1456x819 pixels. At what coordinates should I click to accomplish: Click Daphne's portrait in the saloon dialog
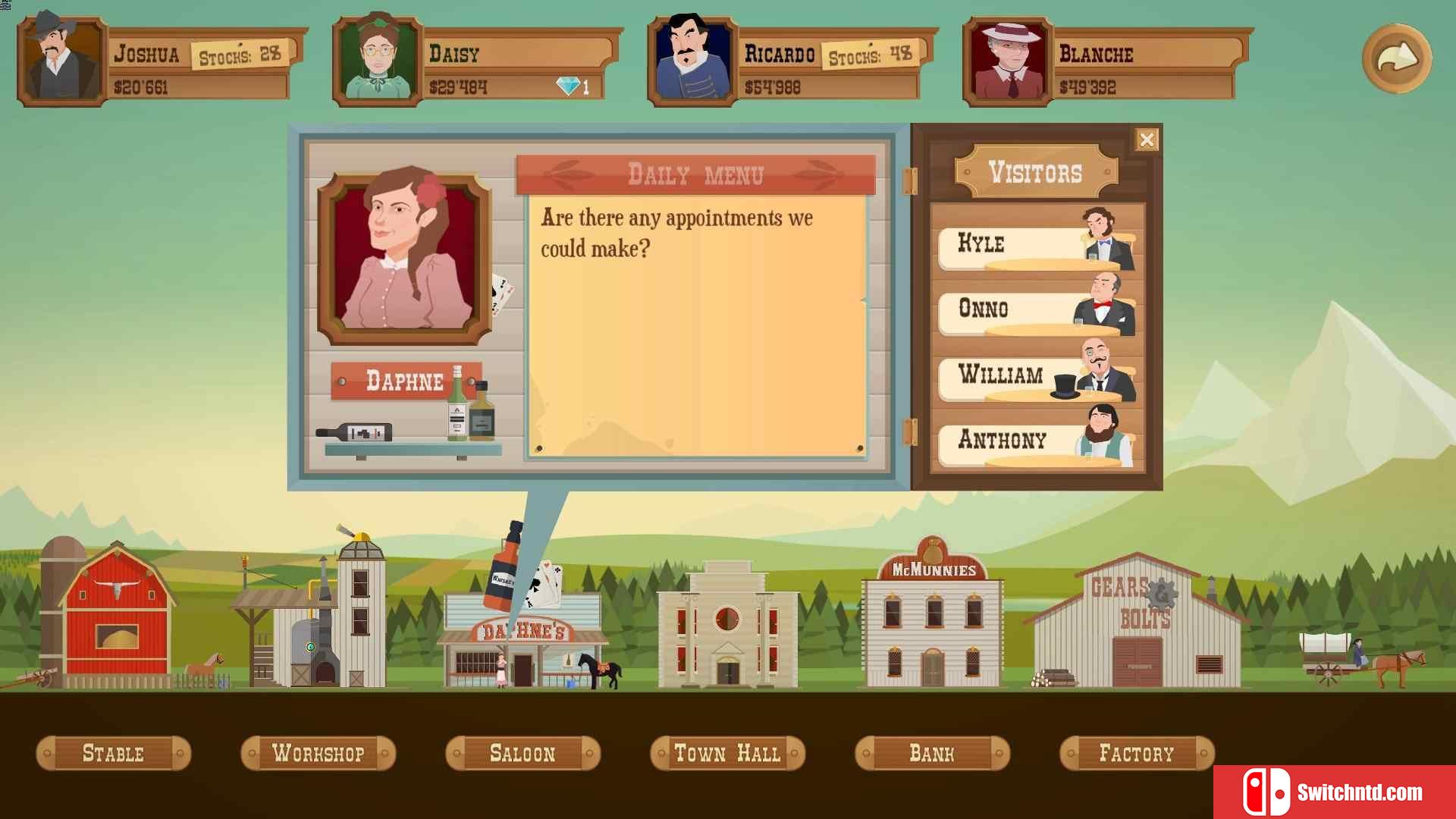coord(404,256)
